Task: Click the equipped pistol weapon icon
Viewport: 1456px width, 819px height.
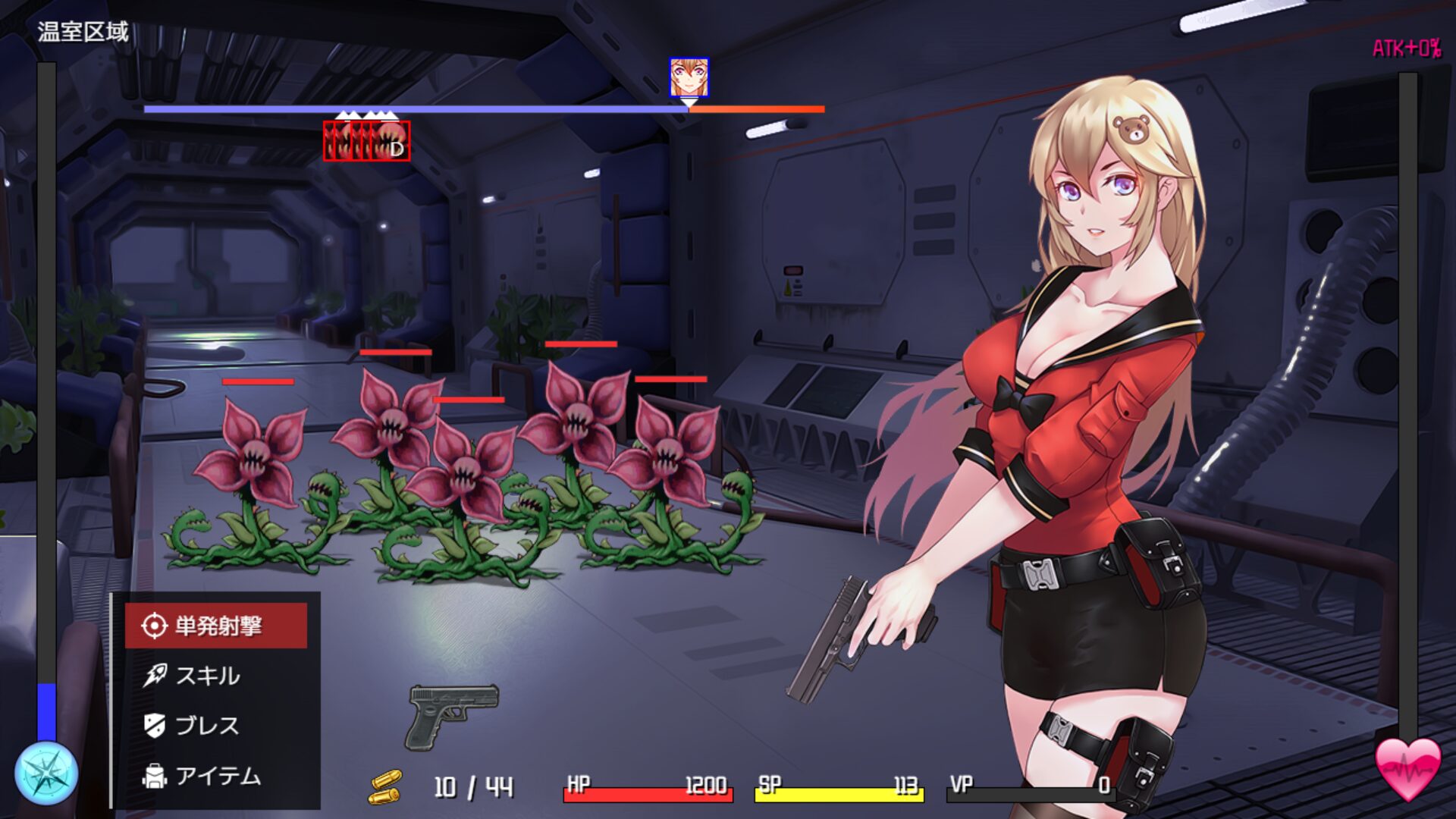Action: click(453, 715)
